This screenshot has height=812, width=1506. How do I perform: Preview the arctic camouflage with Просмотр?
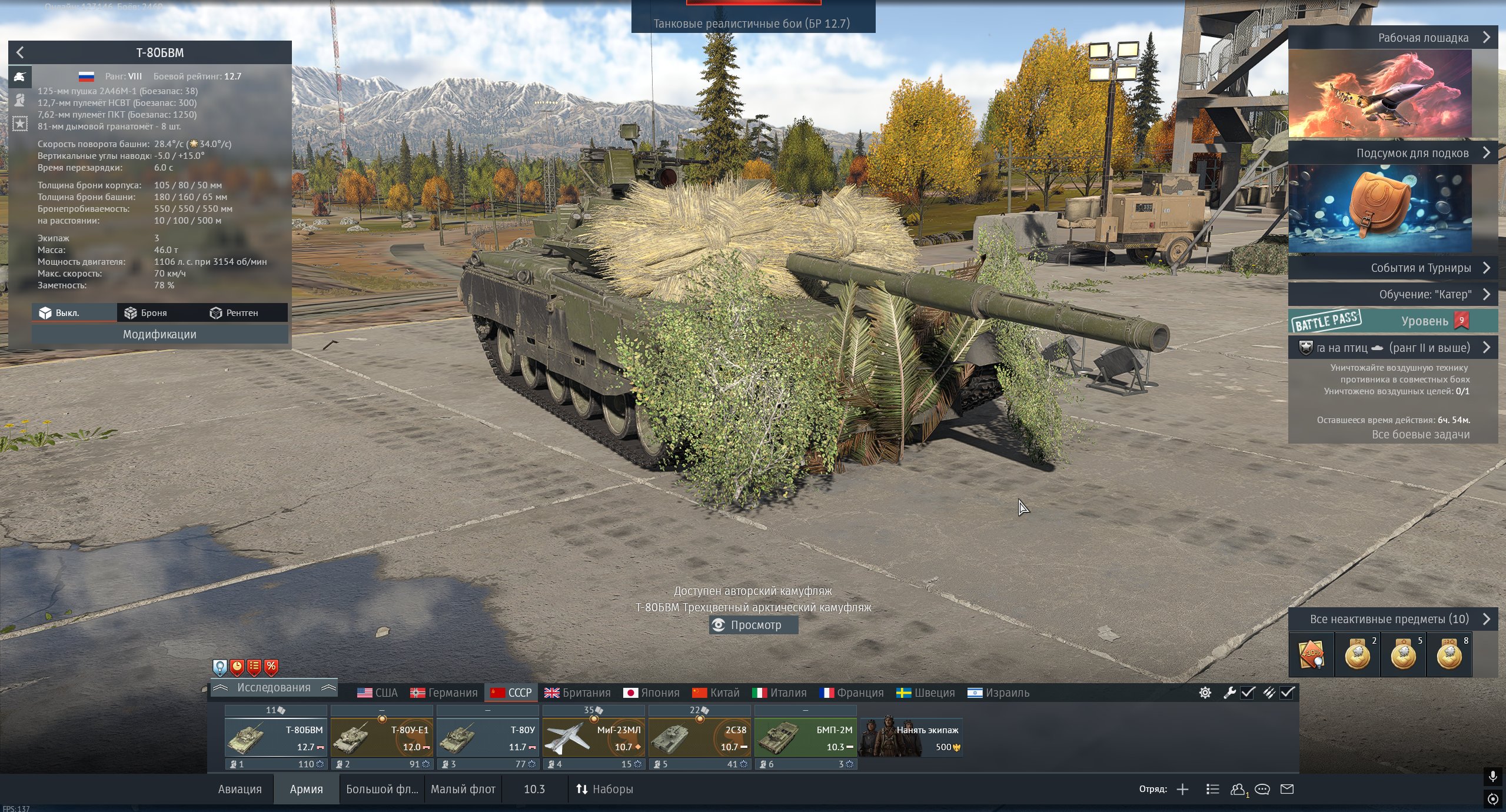[753, 625]
